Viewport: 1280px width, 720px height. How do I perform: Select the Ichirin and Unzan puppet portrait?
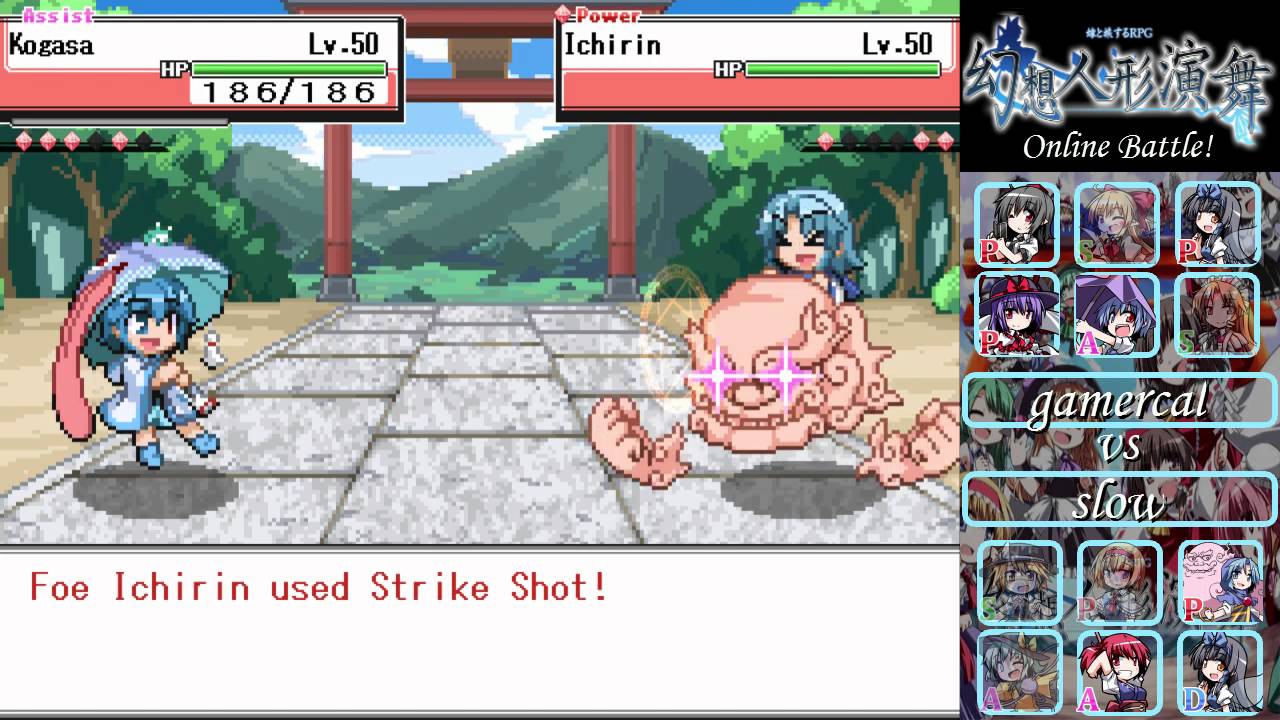pyautogui.click(x=1220, y=582)
